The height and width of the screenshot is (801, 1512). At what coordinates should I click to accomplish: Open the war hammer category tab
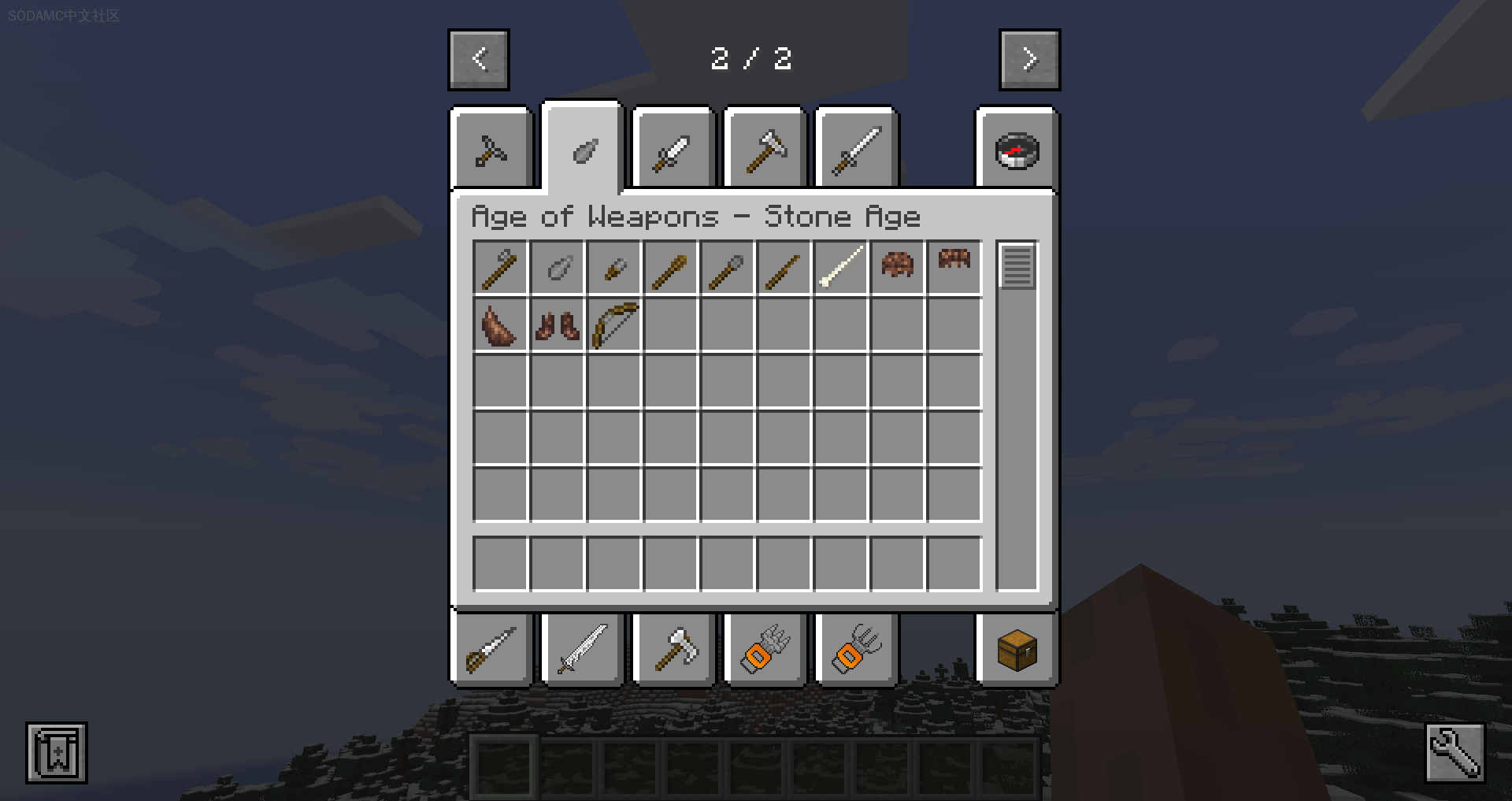(x=765, y=150)
